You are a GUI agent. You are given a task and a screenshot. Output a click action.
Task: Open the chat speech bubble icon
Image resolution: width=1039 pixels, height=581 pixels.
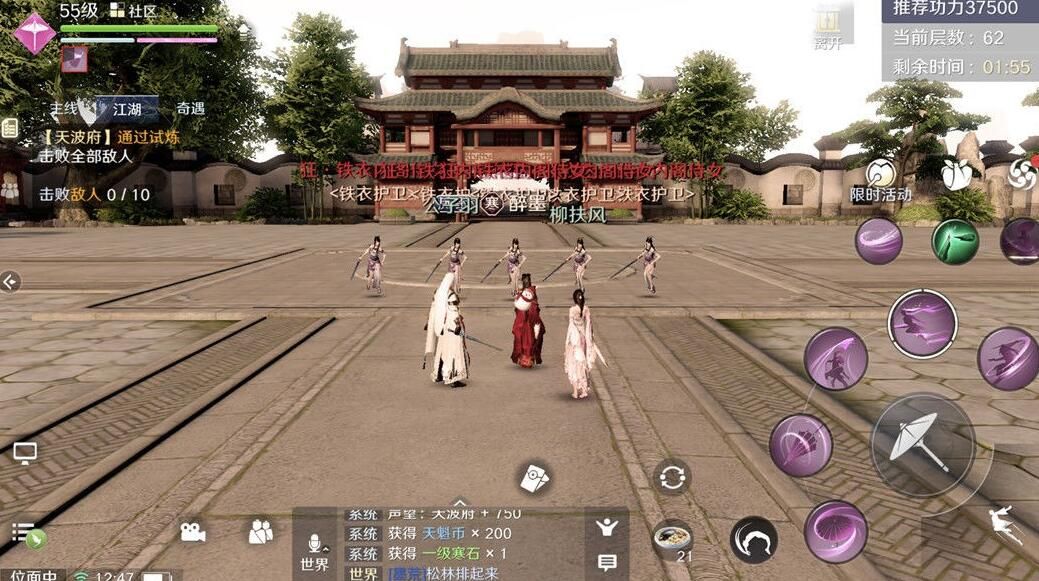pos(607,563)
